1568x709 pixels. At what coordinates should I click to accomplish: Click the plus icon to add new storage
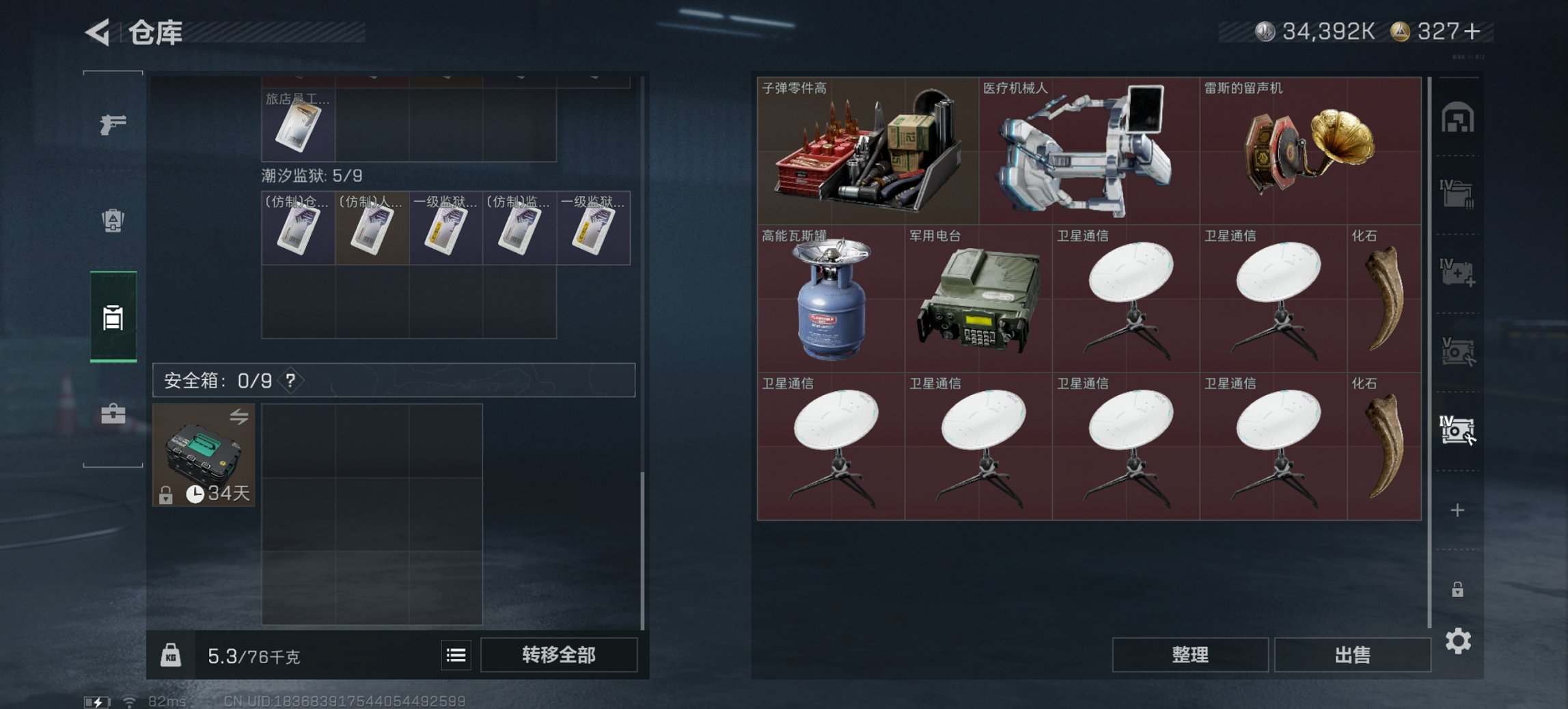click(x=1457, y=510)
